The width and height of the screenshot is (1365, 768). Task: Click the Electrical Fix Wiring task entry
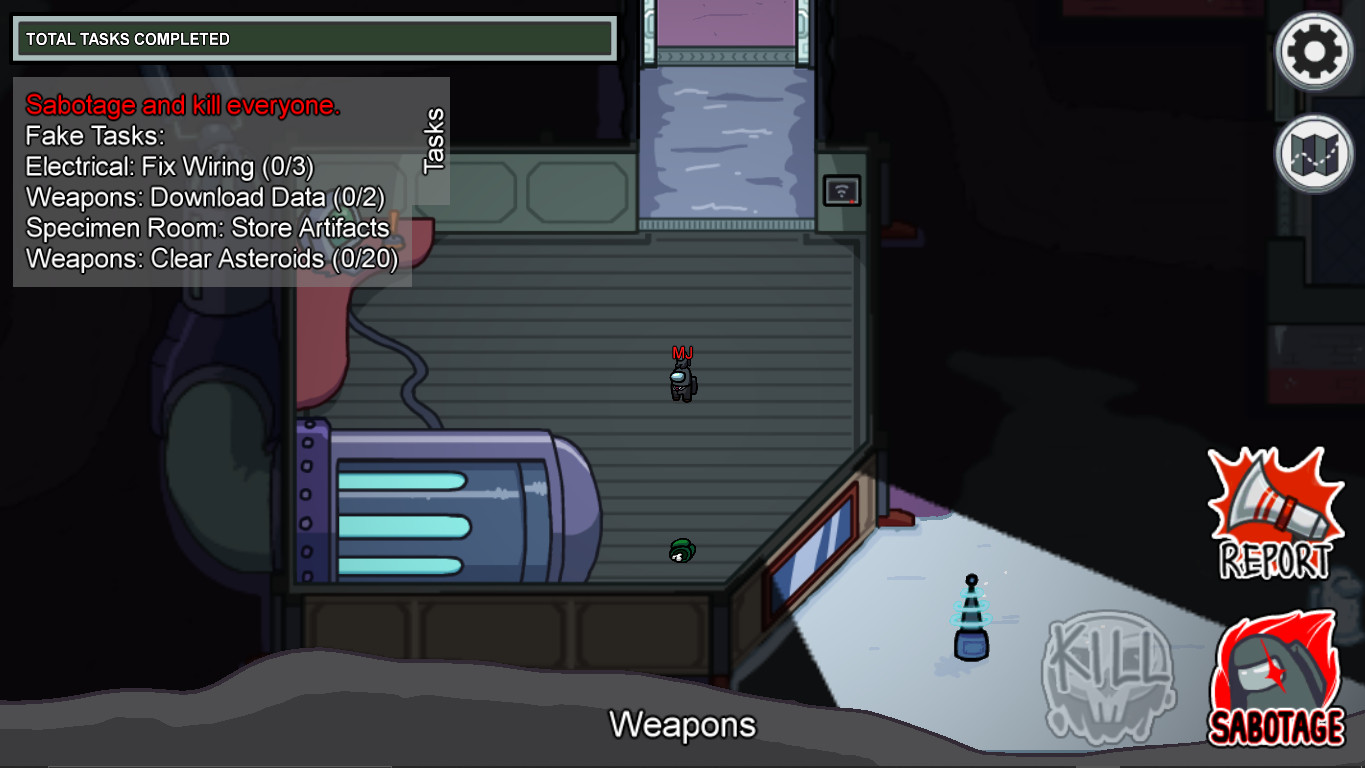pos(185,167)
